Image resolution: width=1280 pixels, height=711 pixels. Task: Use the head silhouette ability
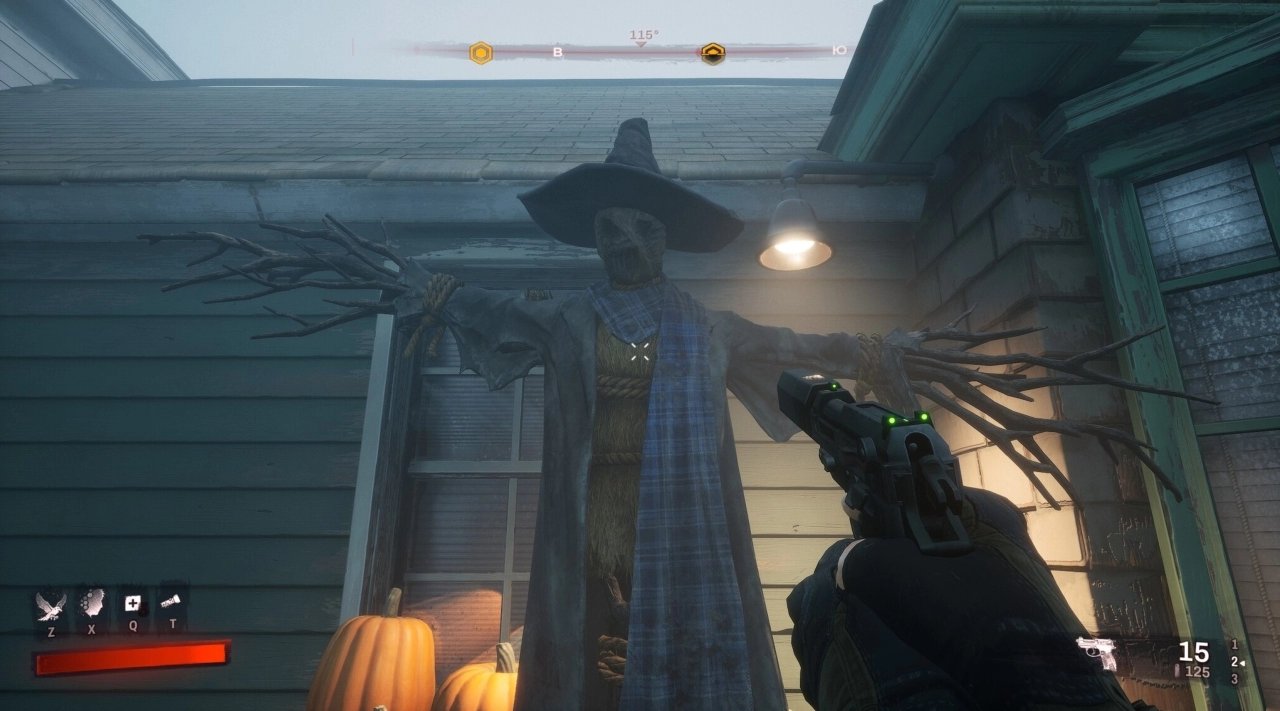tap(92, 603)
